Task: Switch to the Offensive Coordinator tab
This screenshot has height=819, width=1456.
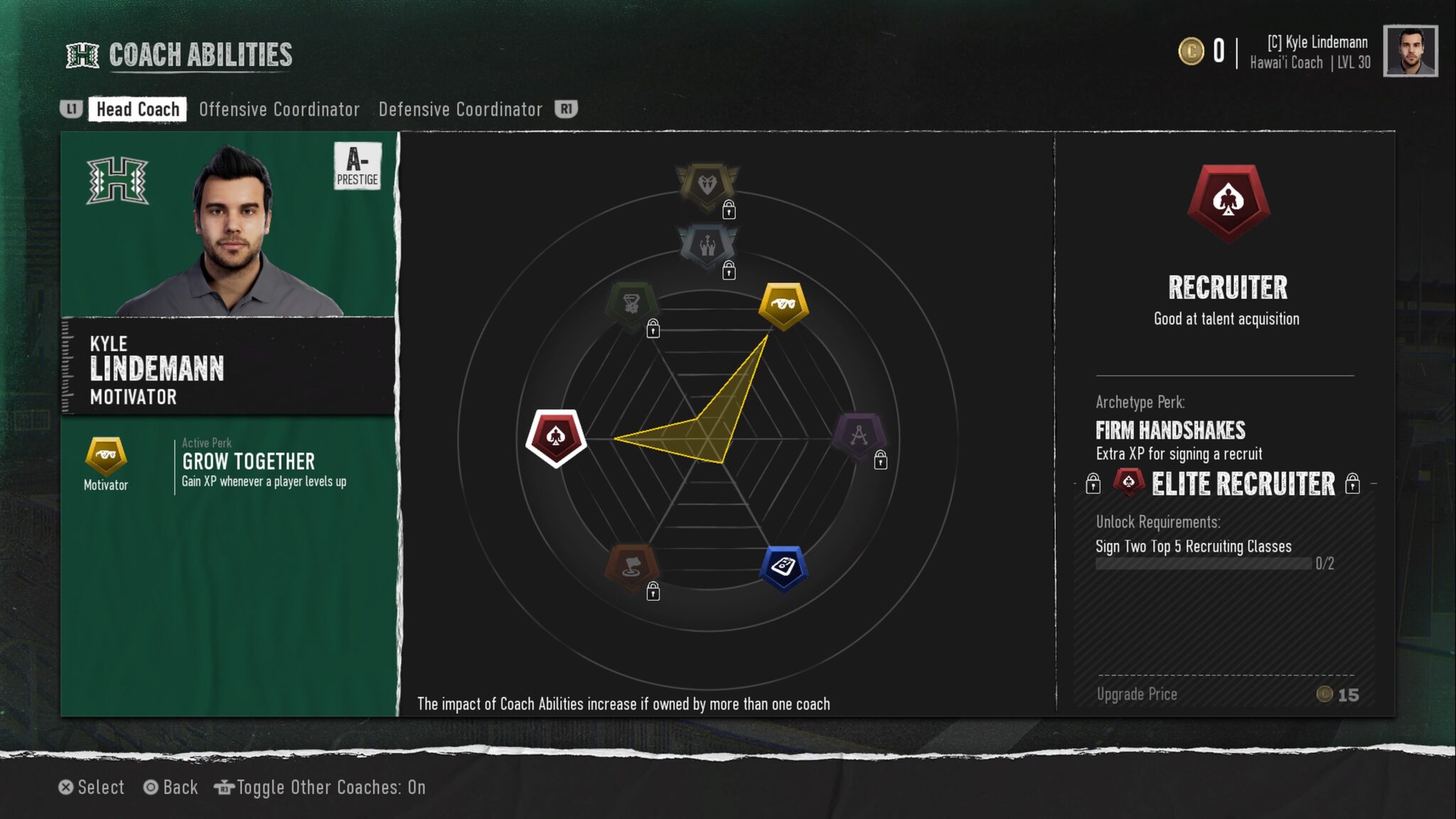Action: (279, 109)
